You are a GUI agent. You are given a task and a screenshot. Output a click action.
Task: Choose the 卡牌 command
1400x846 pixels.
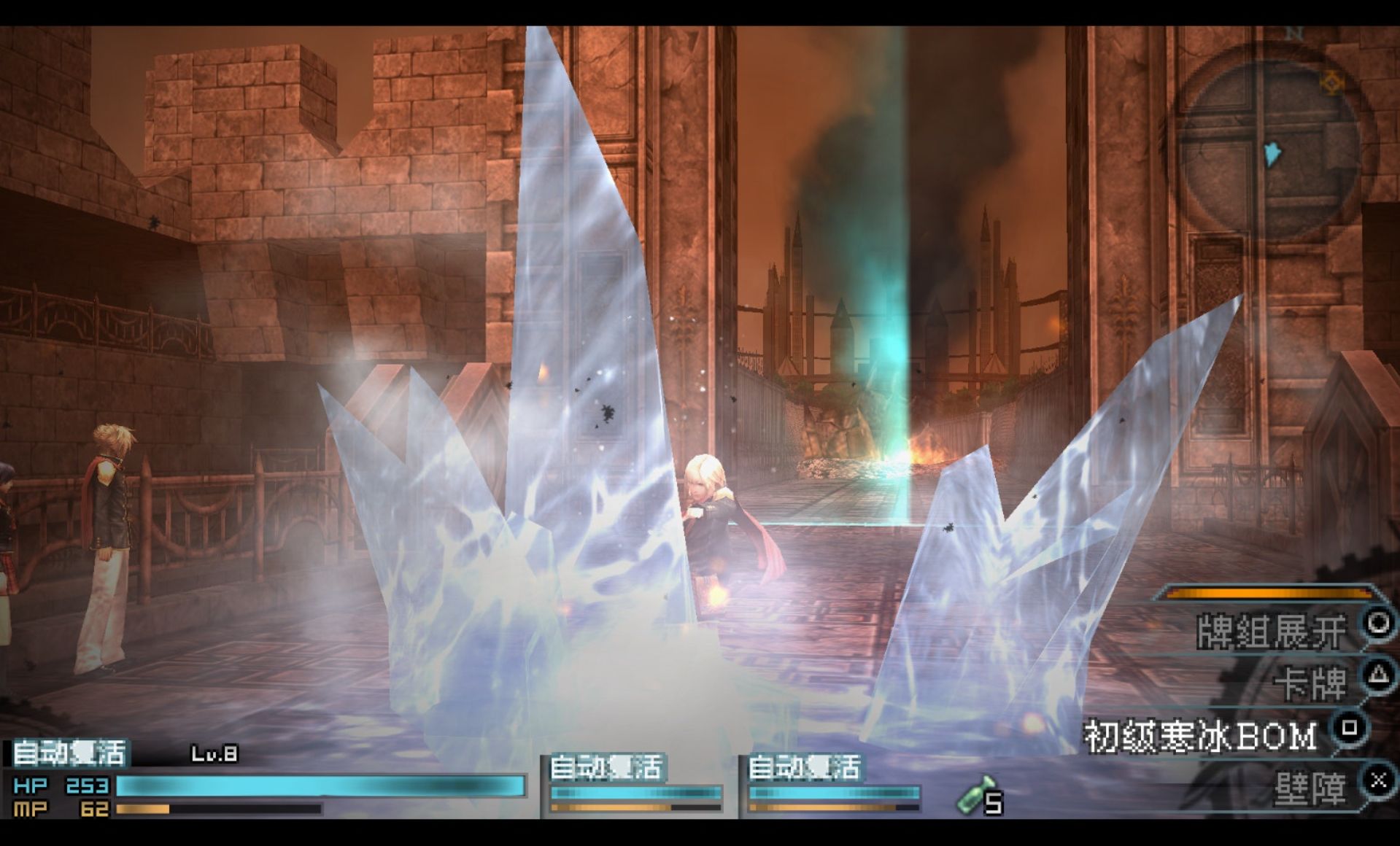[x=1310, y=683]
